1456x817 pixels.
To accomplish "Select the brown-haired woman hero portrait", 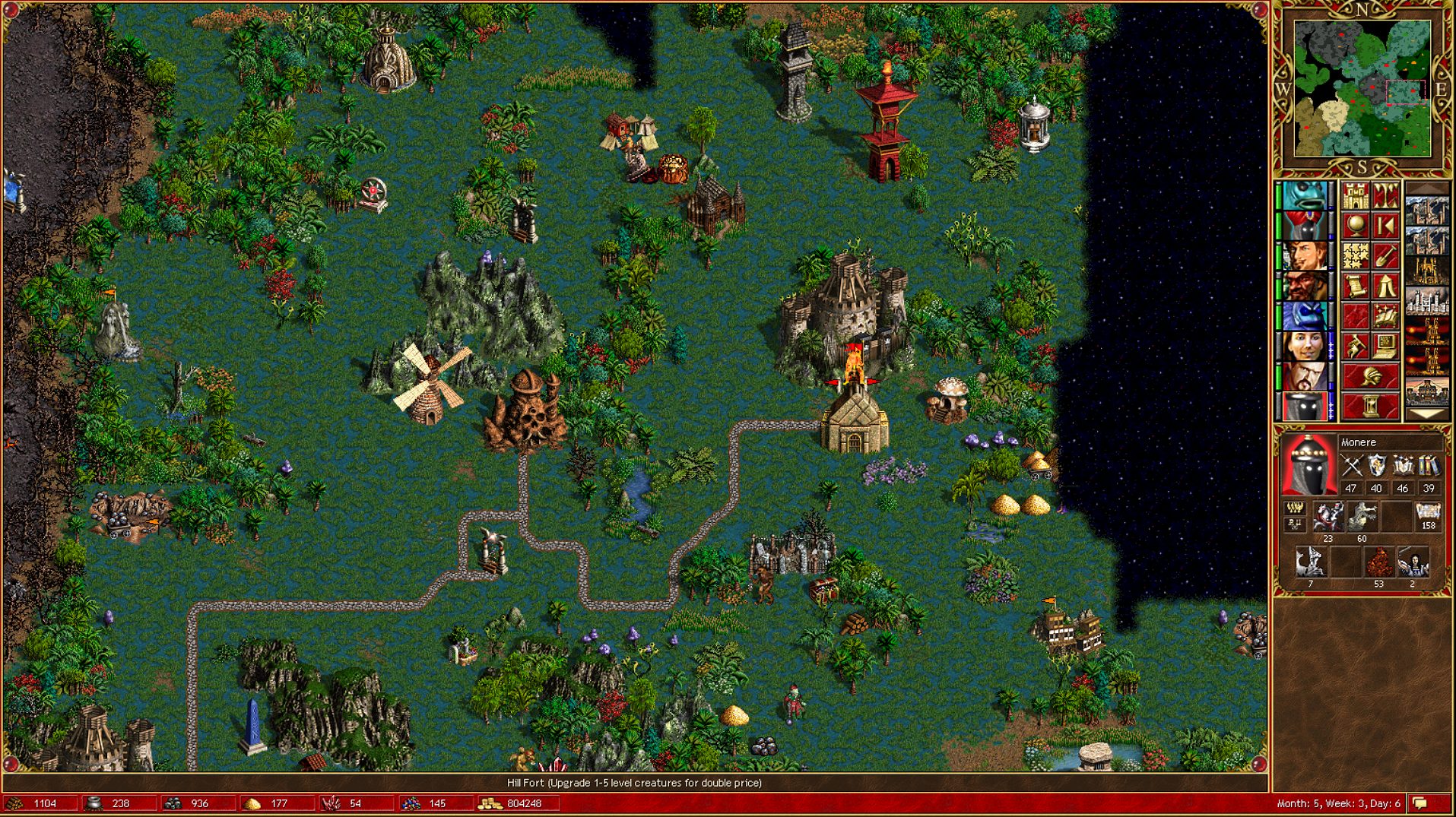I will pos(1305,347).
